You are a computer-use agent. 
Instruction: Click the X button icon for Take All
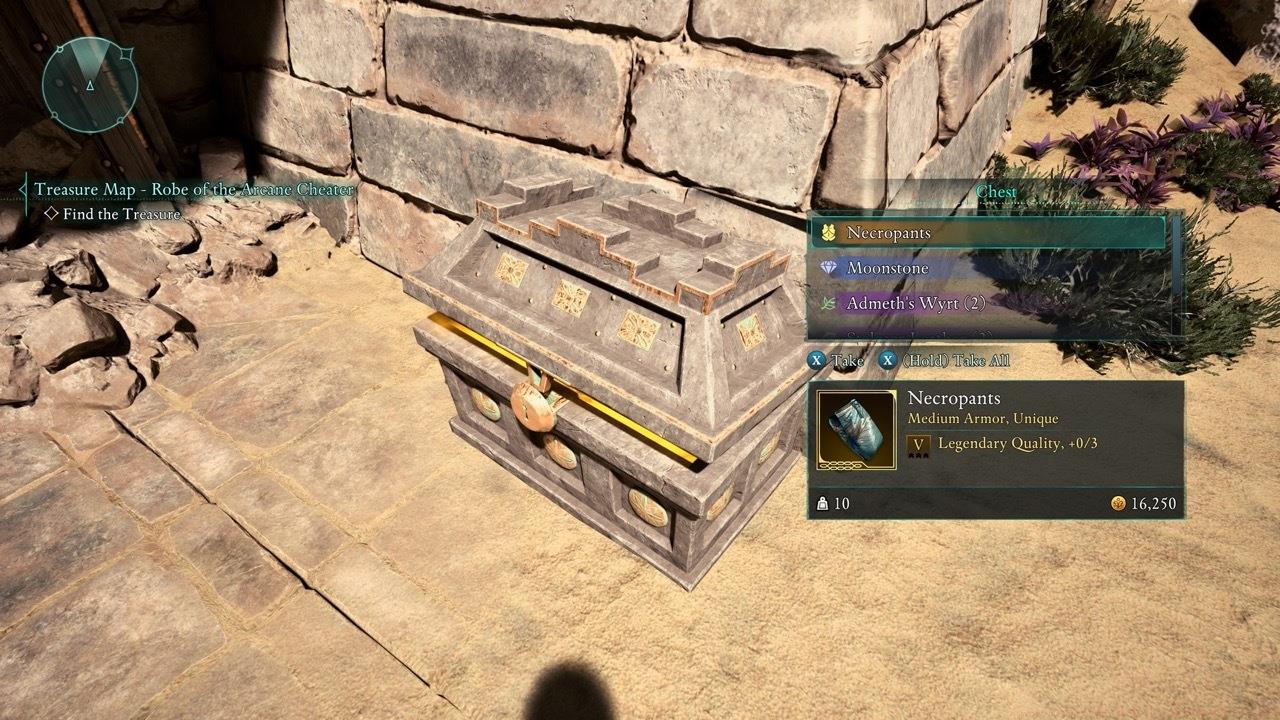pyautogui.click(x=886, y=361)
